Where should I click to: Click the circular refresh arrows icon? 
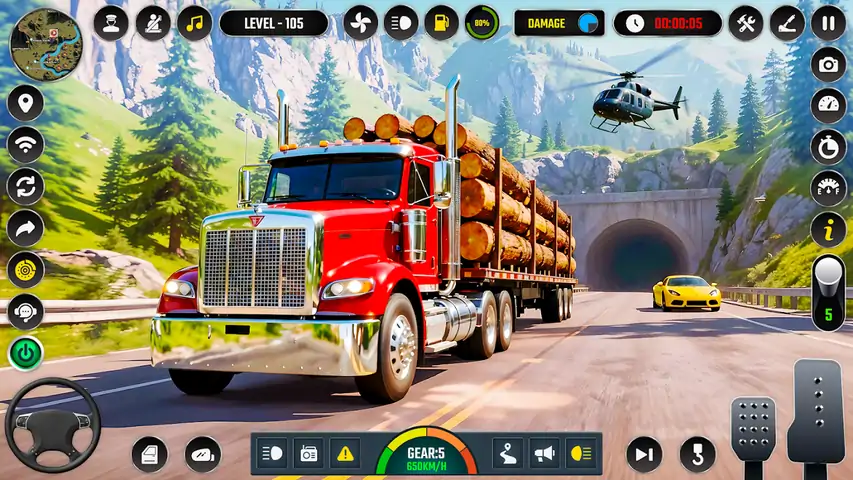coord(25,186)
